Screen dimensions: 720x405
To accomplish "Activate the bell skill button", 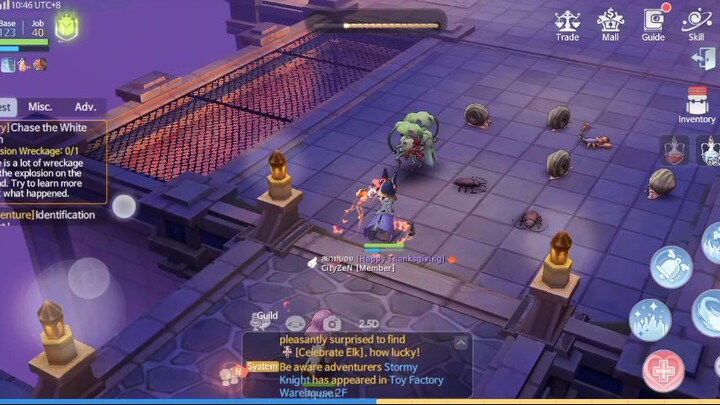I will (x=670, y=267).
